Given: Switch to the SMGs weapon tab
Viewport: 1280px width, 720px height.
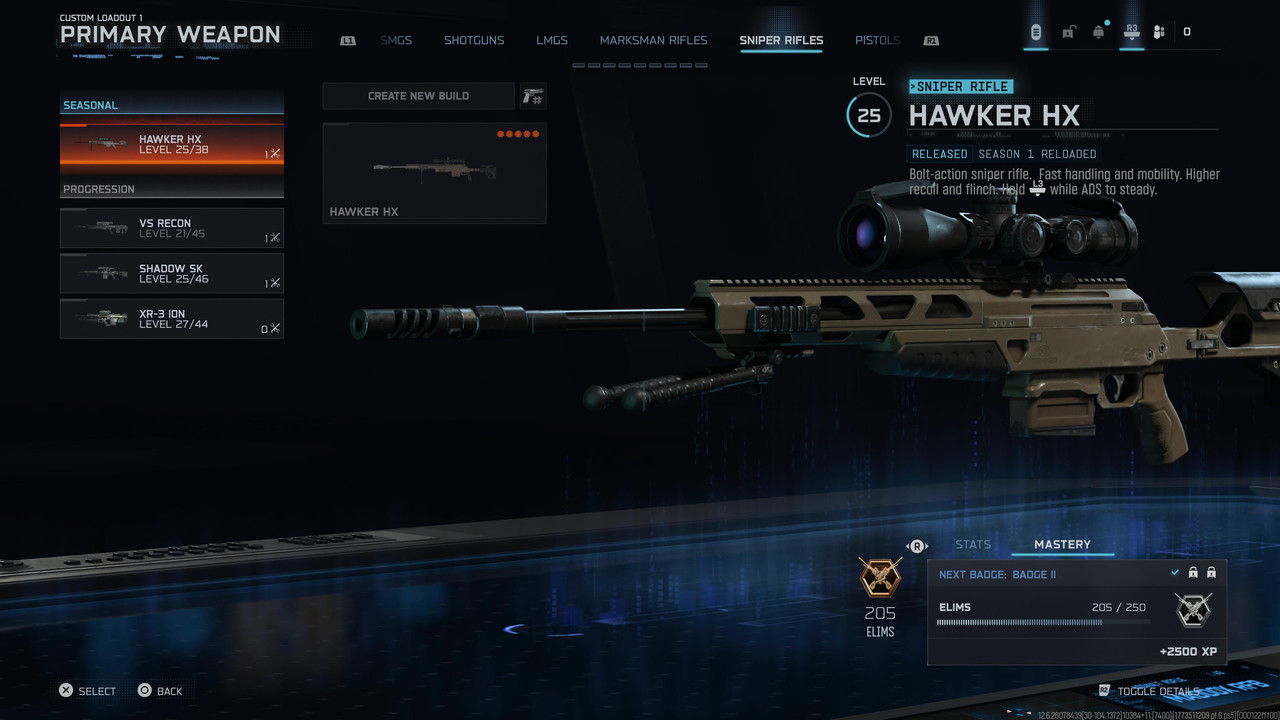Looking at the screenshot, I should 396,40.
